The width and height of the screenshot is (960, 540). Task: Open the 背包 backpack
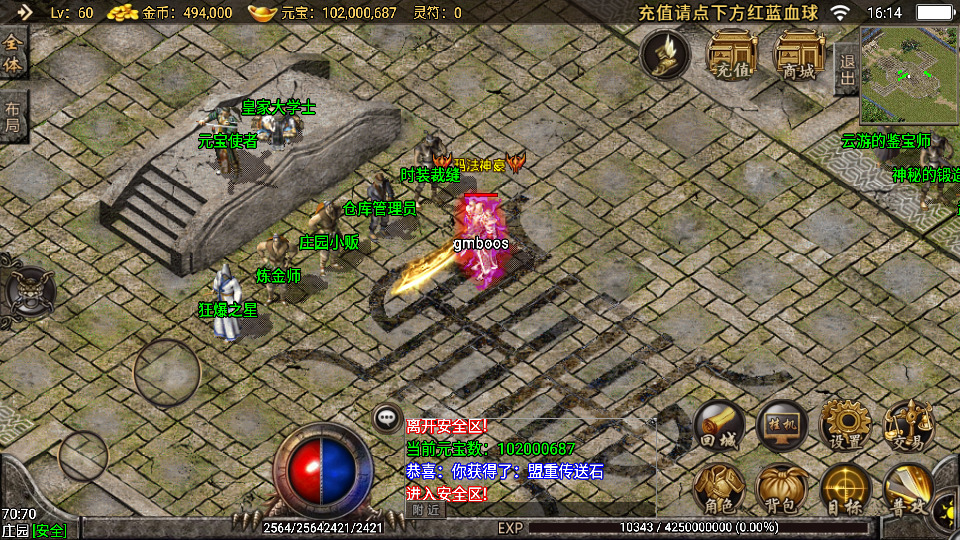782,489
